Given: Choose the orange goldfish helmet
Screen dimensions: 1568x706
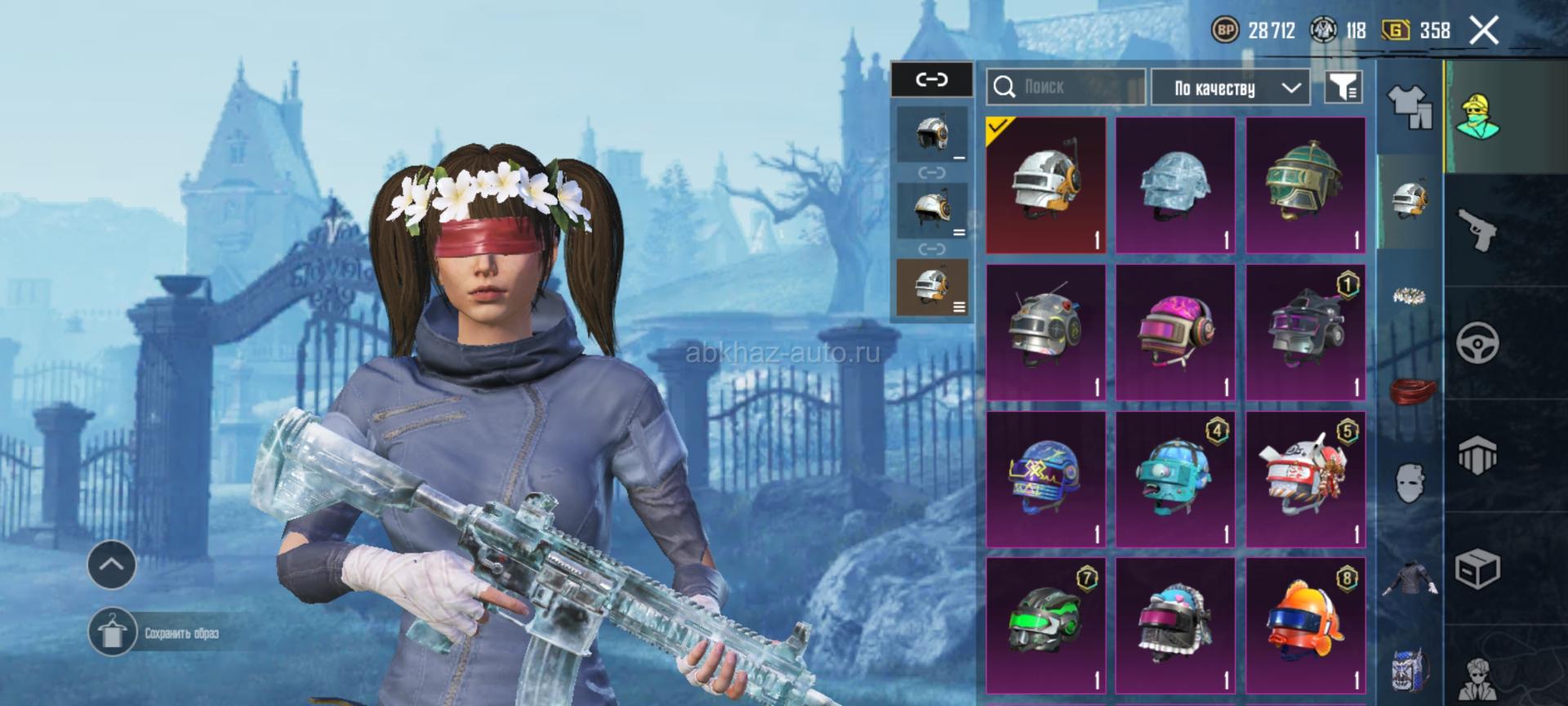Looking at the screenshot, I should click(x=1305, y=627).
